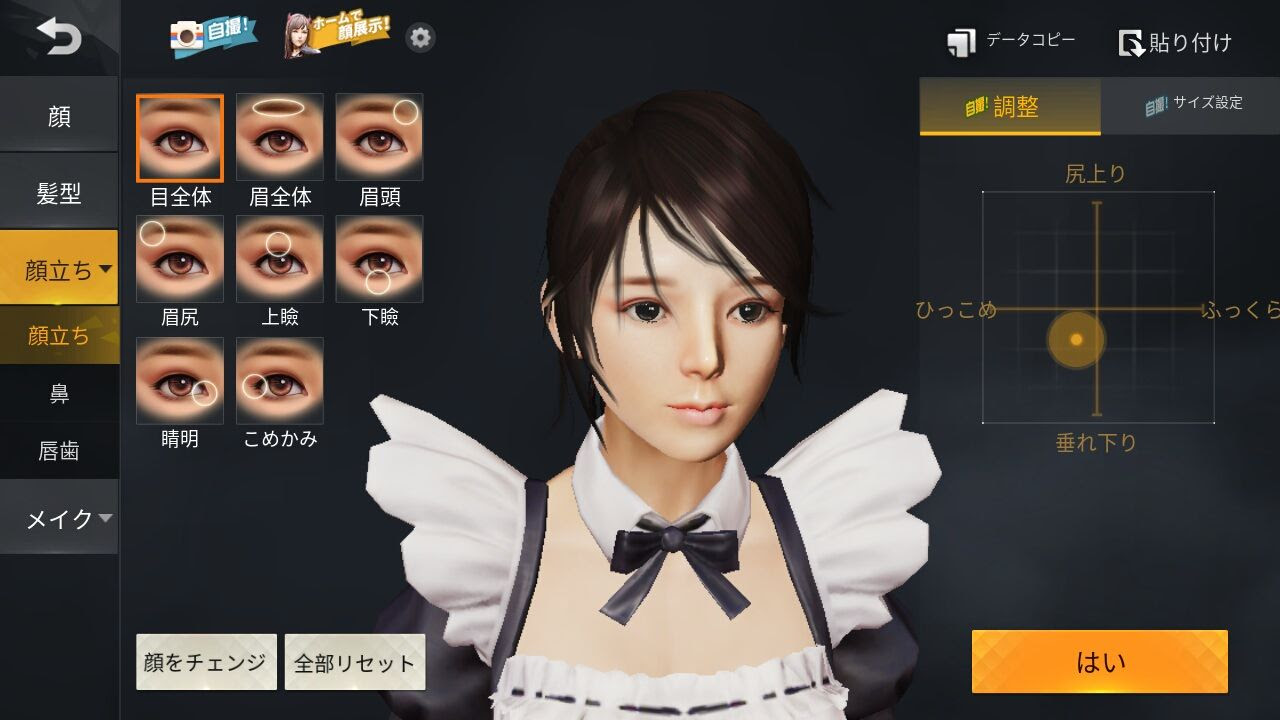This screenshot has width=1280, height=720.
Task: Click データコピー to copy face data
Action: point(1011,42)
